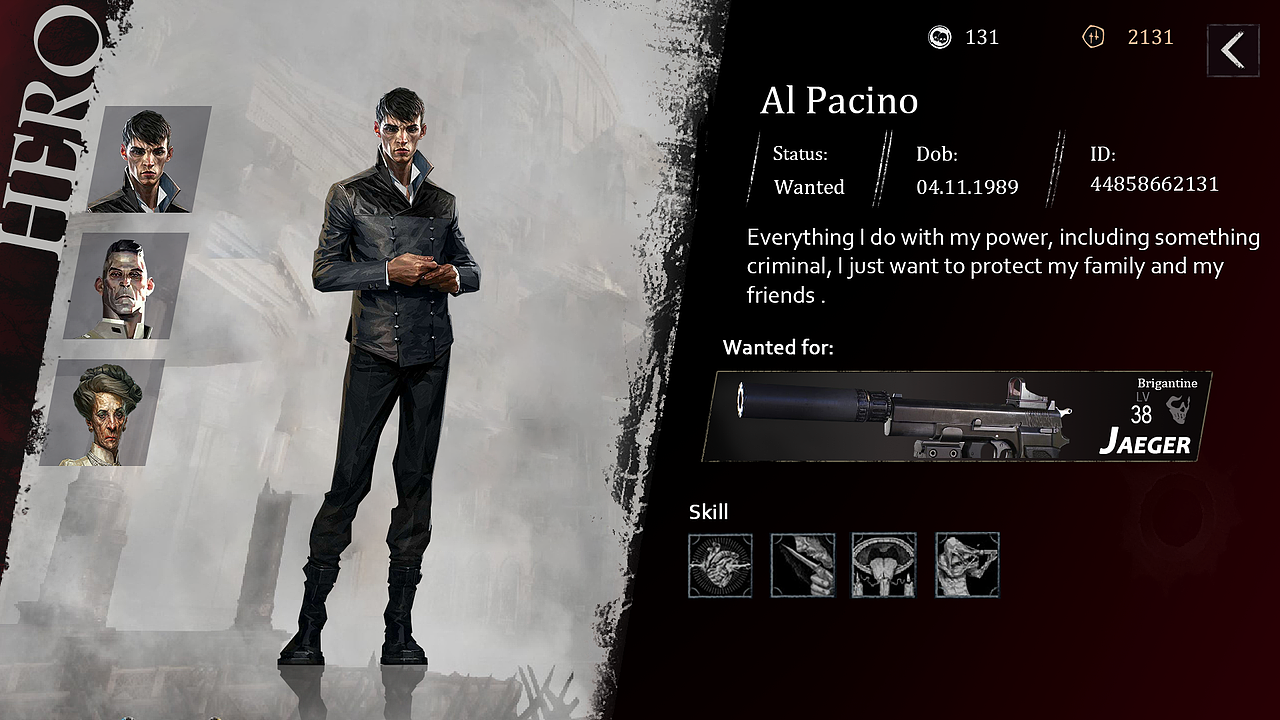Pick the elderly woman hero portrait
This screenshot has width=1280, height=720.
[x=104, y=413]
